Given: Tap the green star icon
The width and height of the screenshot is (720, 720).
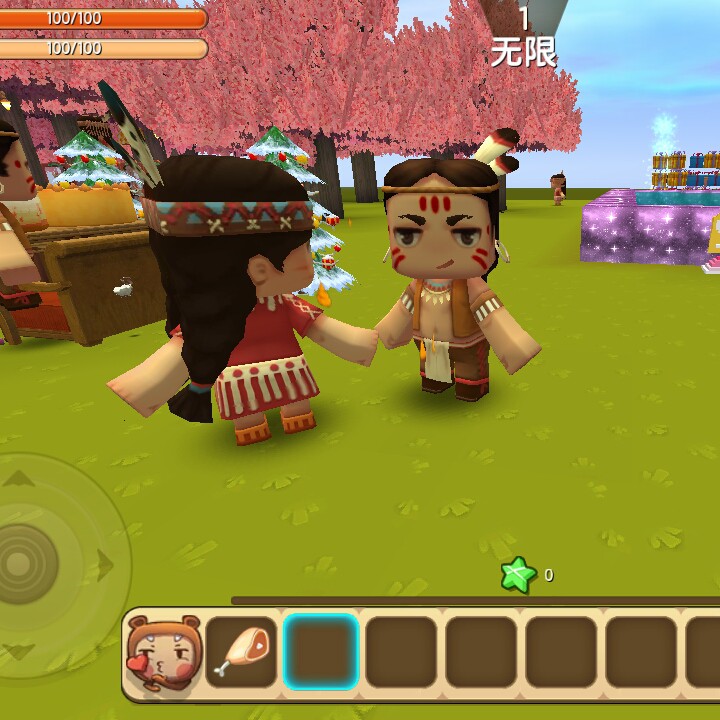Looking at the screenshot, I should [518, 575].
